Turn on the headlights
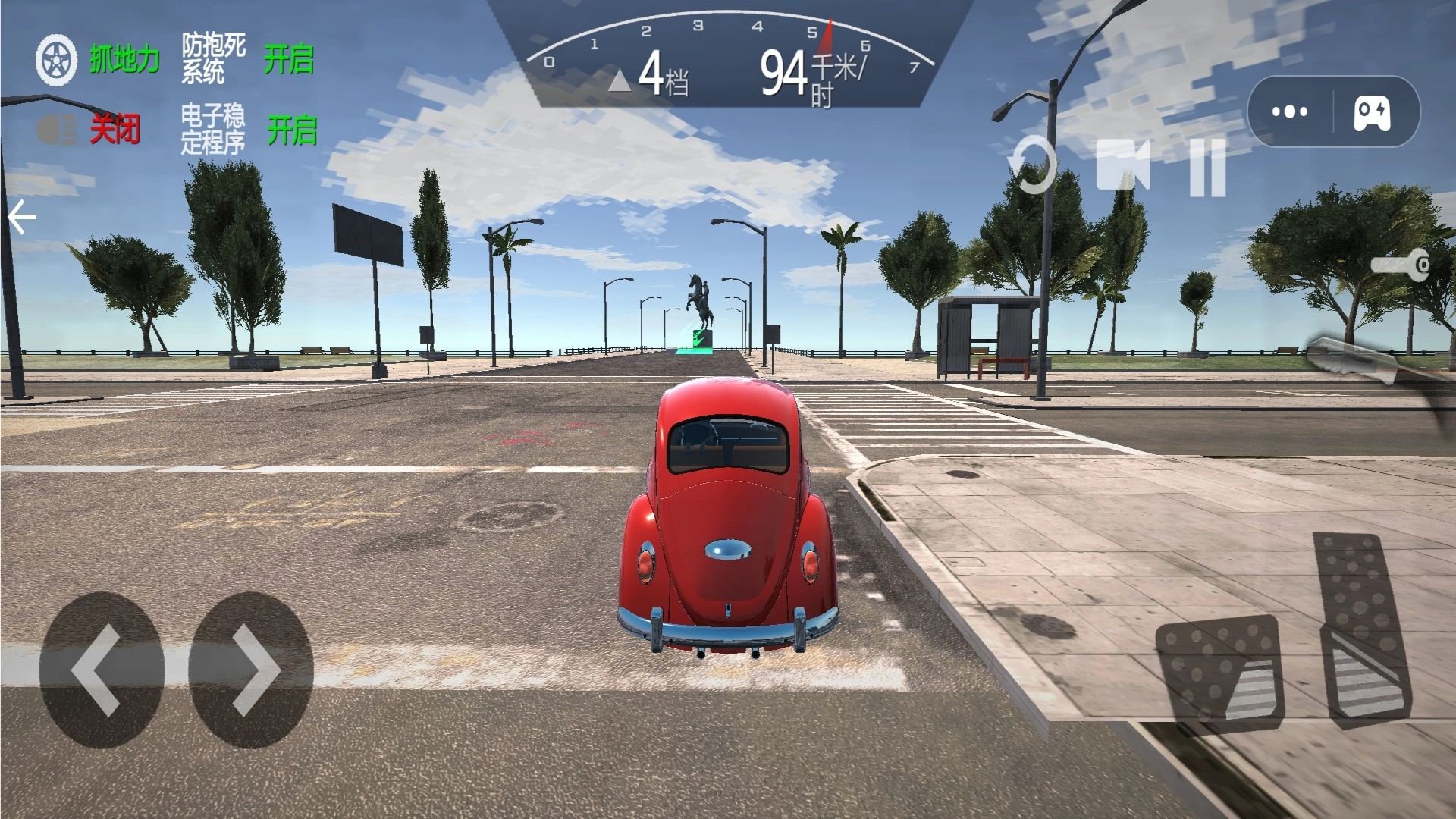This screenshot has width=1456, height=819. coord(88,130)
